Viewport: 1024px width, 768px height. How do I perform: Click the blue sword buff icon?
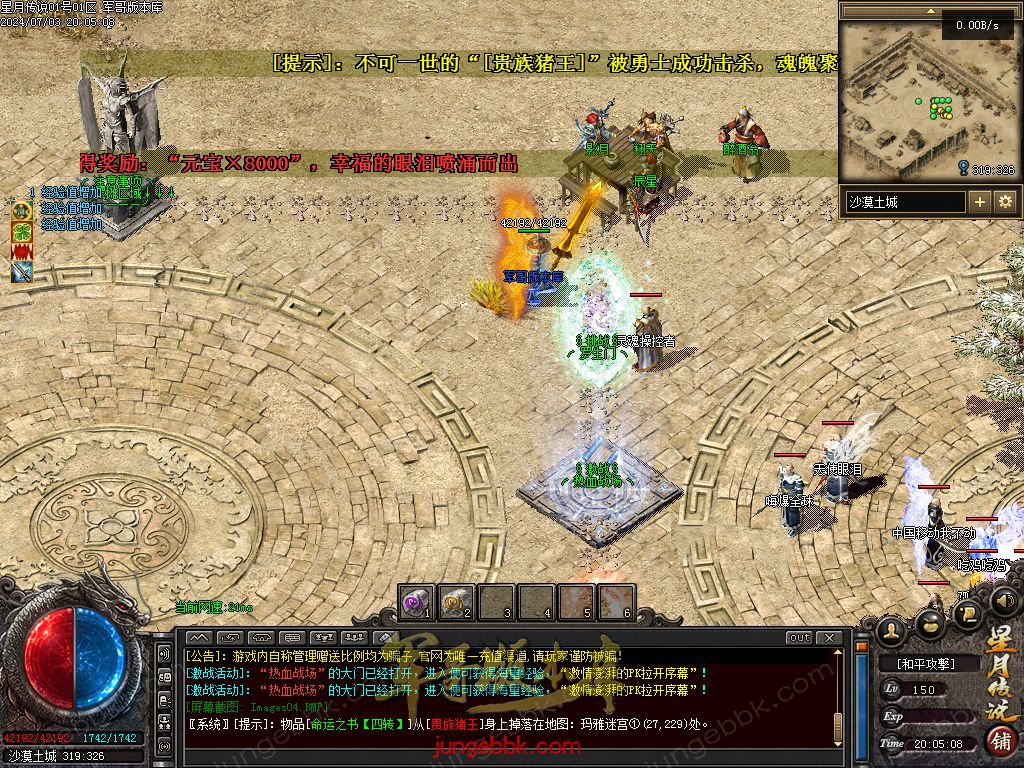21,270
